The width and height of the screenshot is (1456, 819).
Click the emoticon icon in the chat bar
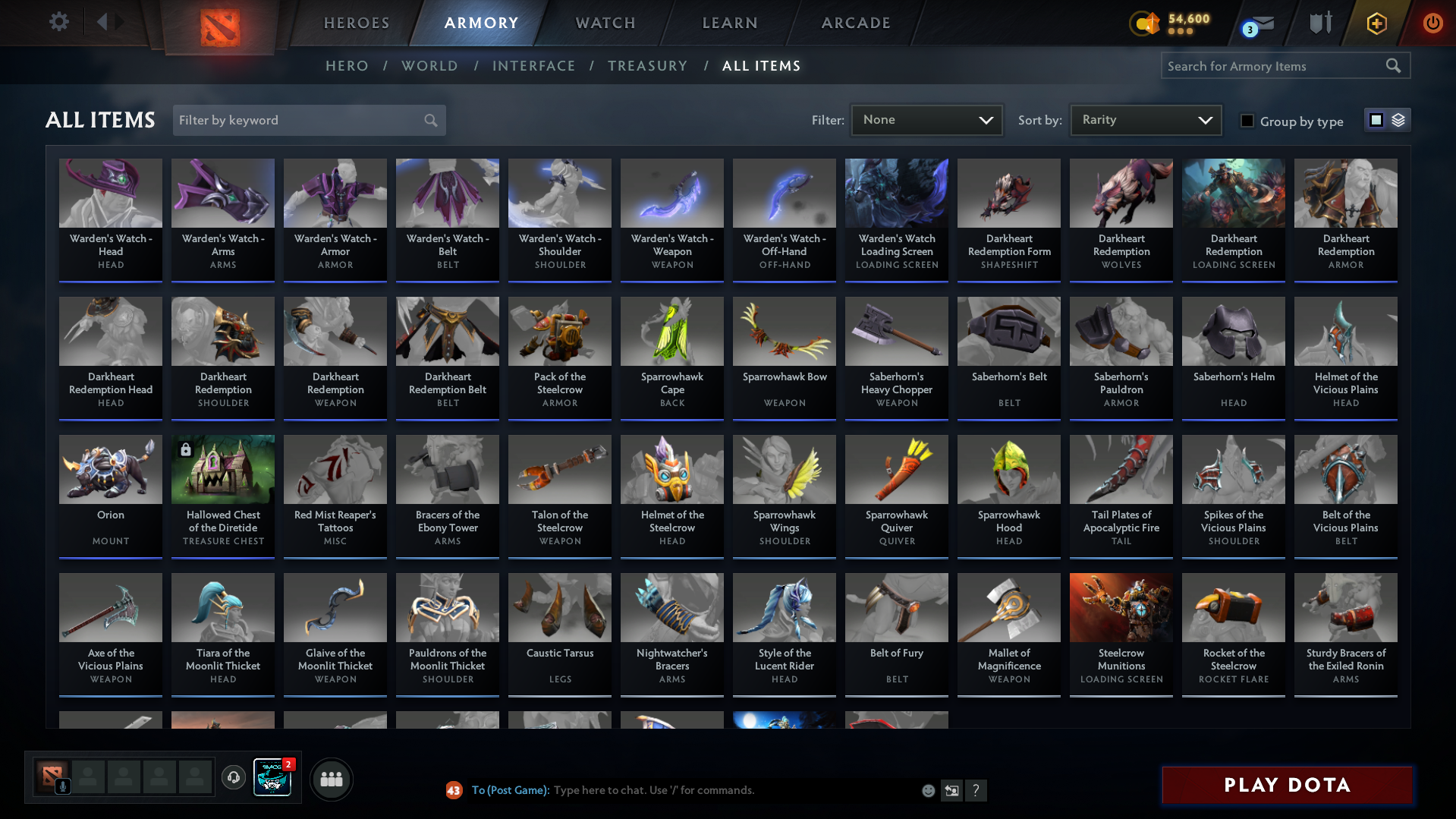[x=928, y=790]
